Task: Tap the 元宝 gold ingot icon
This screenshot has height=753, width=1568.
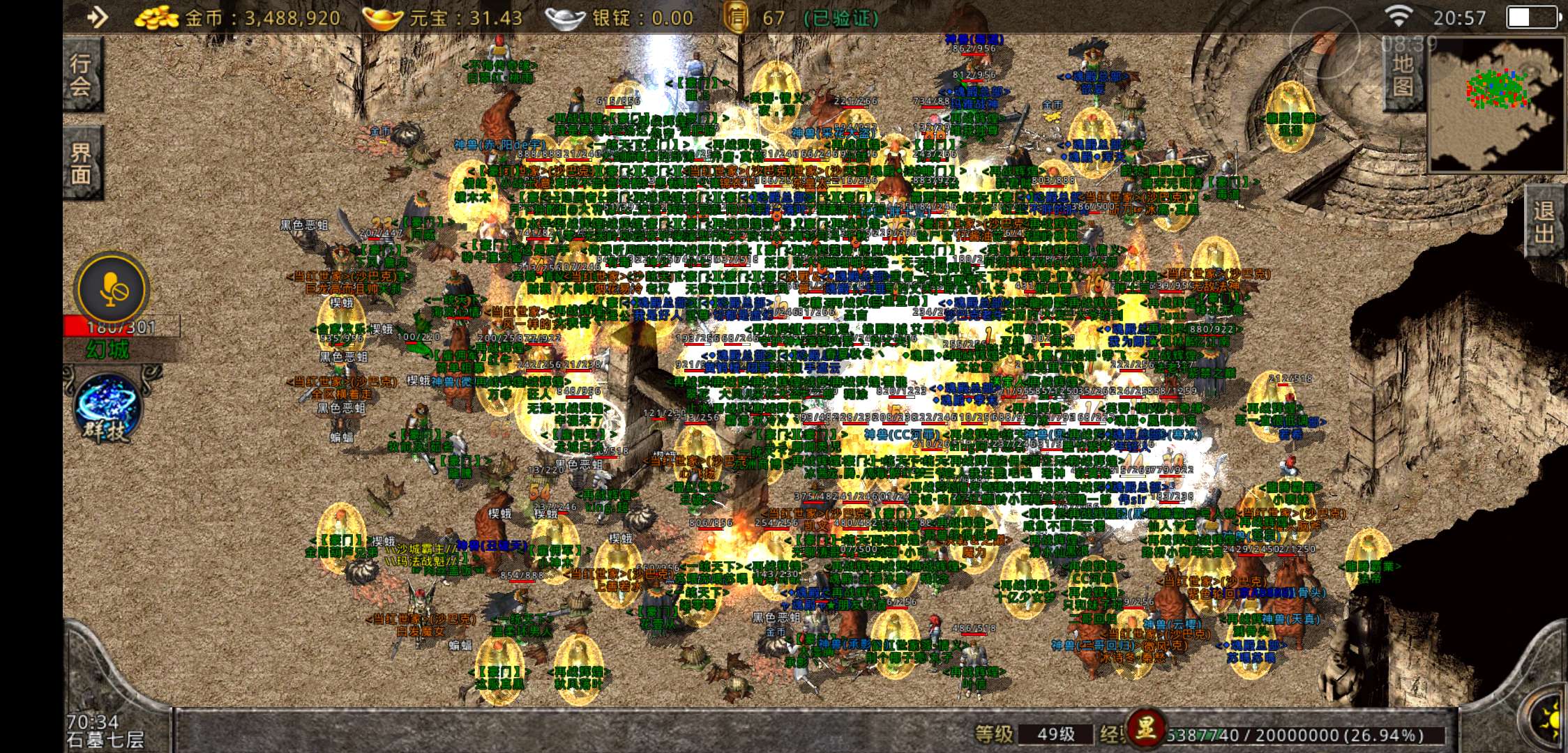Action: point(382,18)
